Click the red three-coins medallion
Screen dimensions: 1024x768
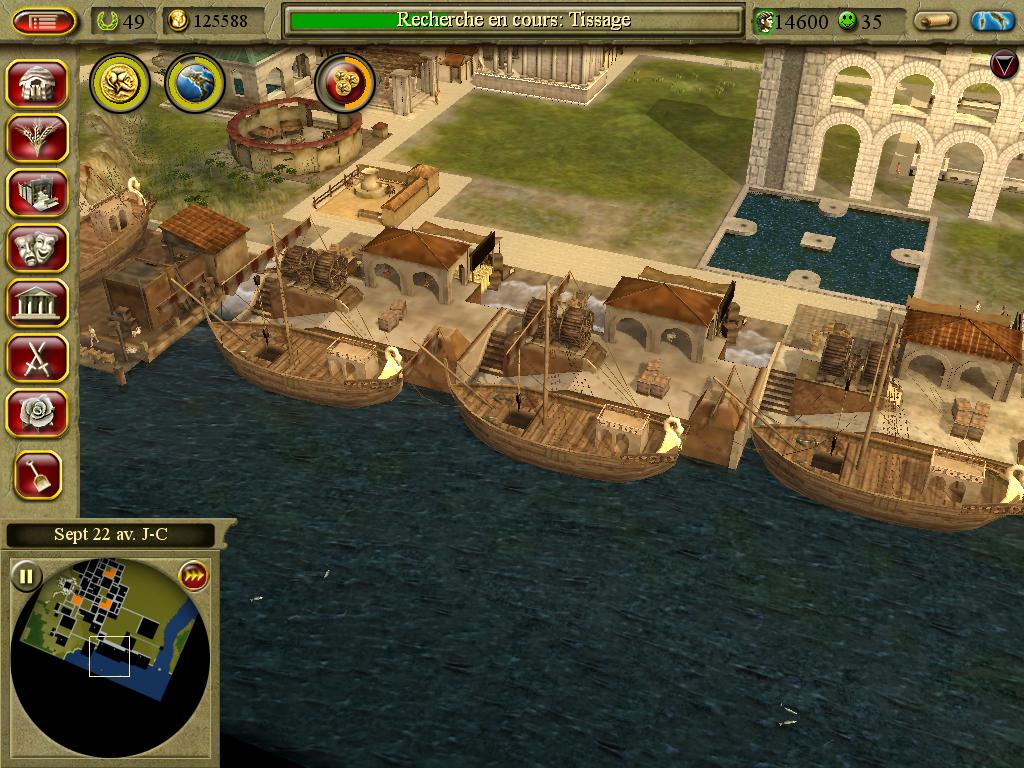pyautogui.click(x=345, y=83)
